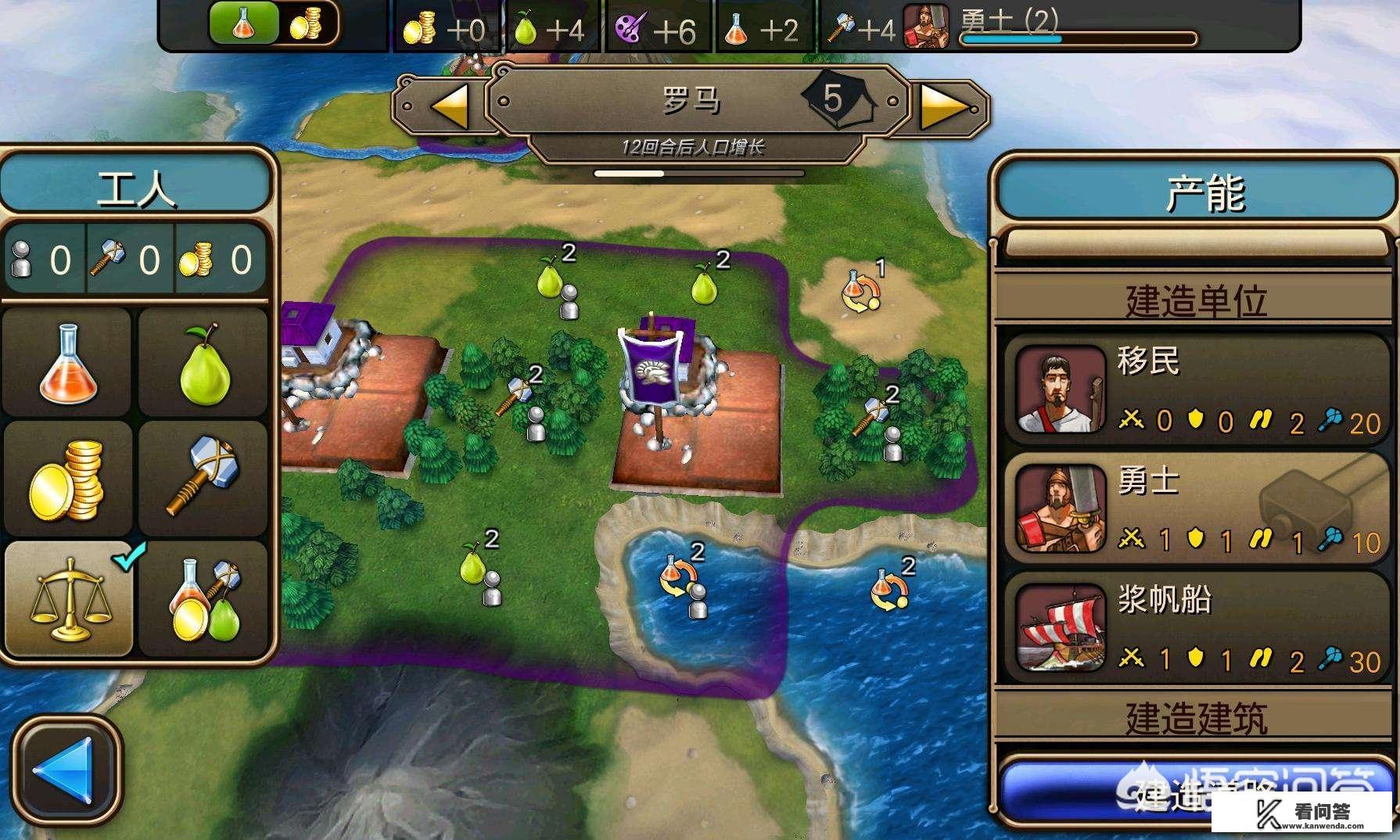Select production hammer worker focus
This screenshot has width=1400, height=840.
point(204,479)
